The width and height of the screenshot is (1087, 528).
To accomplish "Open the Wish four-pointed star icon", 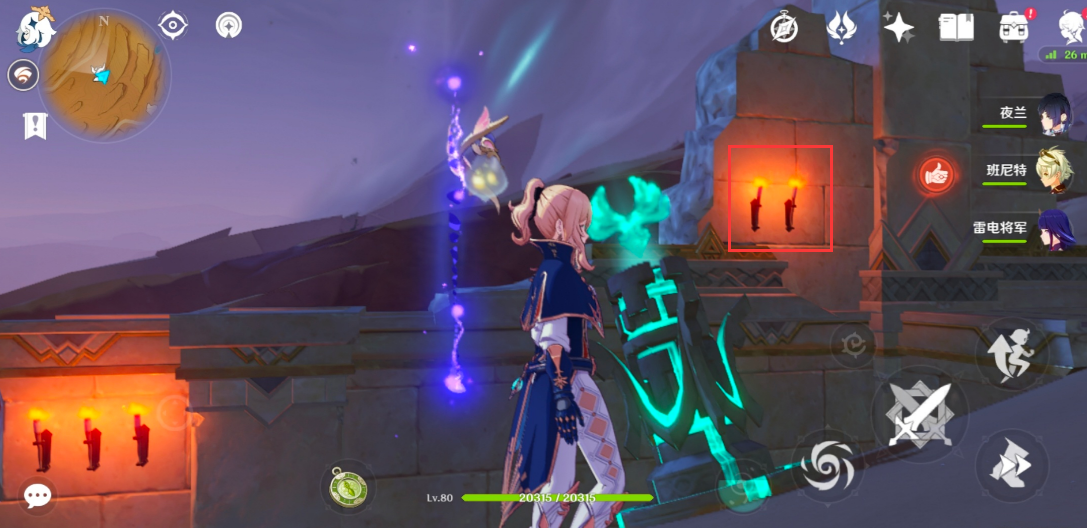I will pyautogui.click(x=898, y=28).
